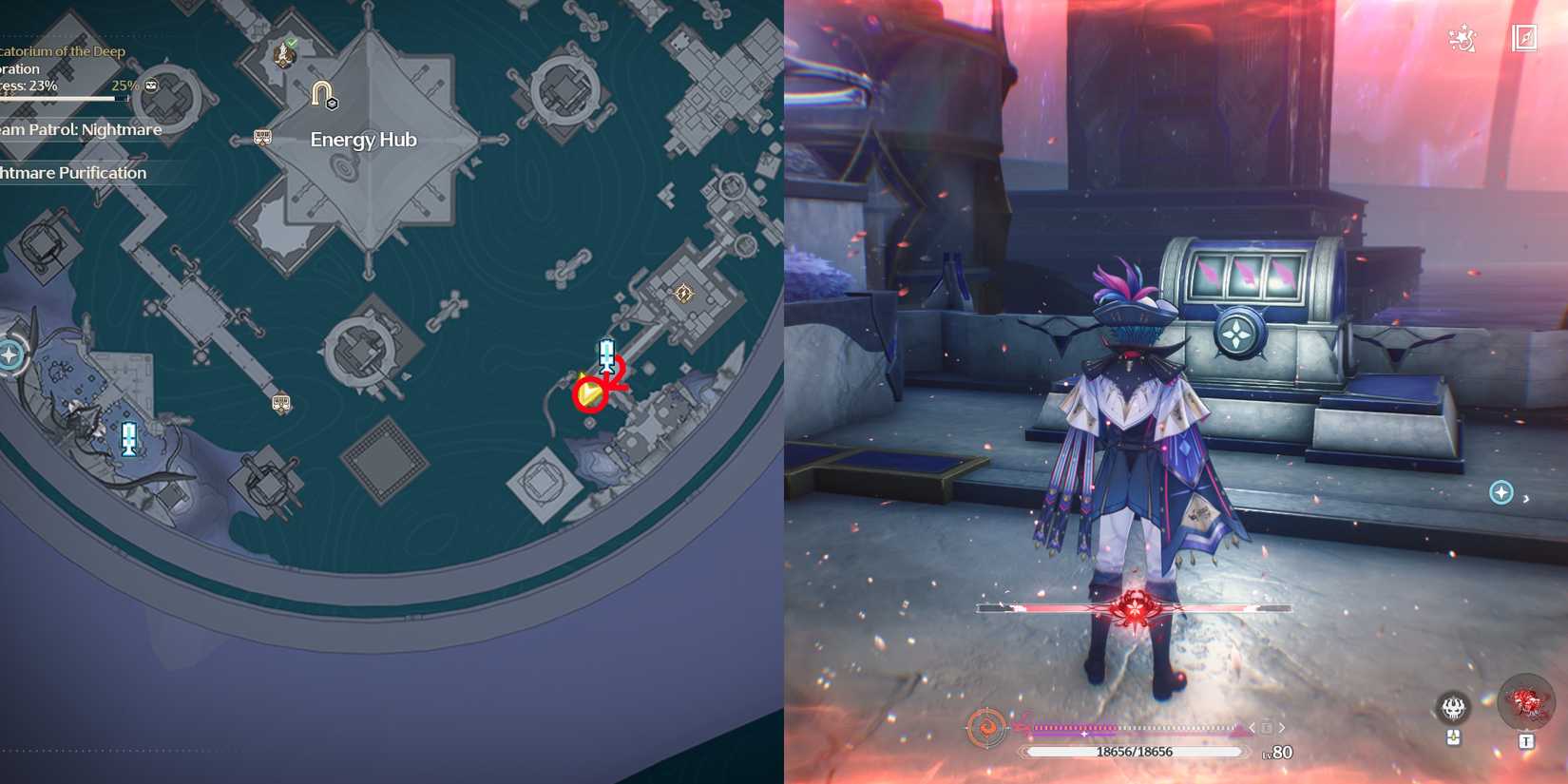Open the blue Resonance Beacon marker near the chest
Screen dimensions: 1568x784
coord(605,354)
